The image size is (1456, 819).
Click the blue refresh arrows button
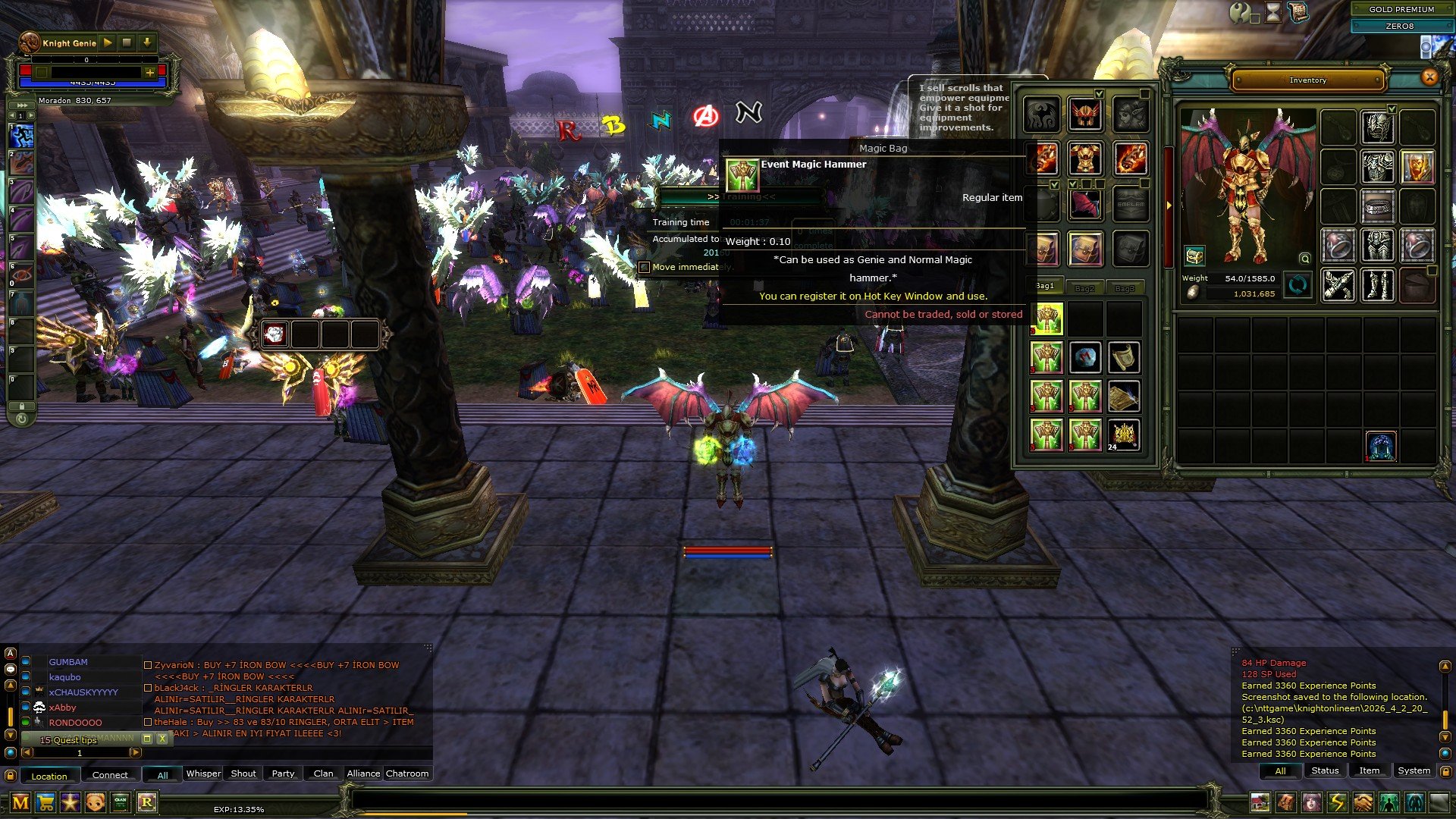(x=1298, y=286)
